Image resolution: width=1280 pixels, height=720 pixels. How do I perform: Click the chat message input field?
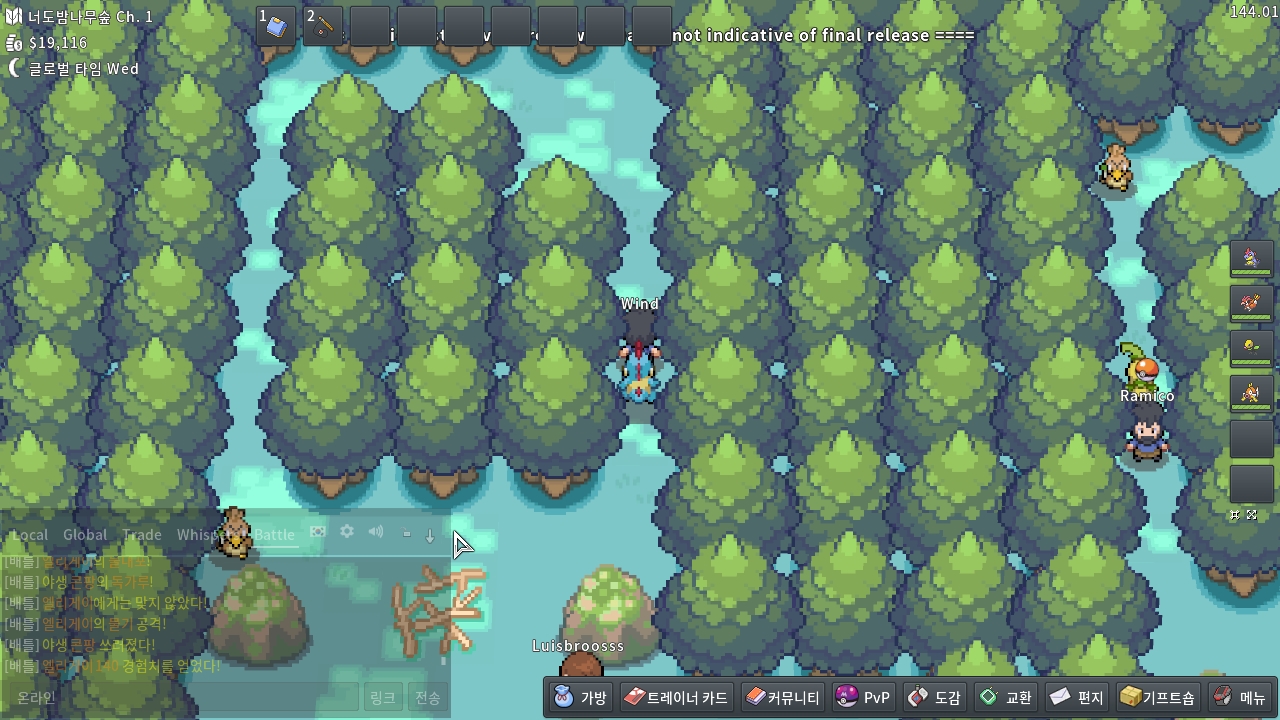point(180,697)
